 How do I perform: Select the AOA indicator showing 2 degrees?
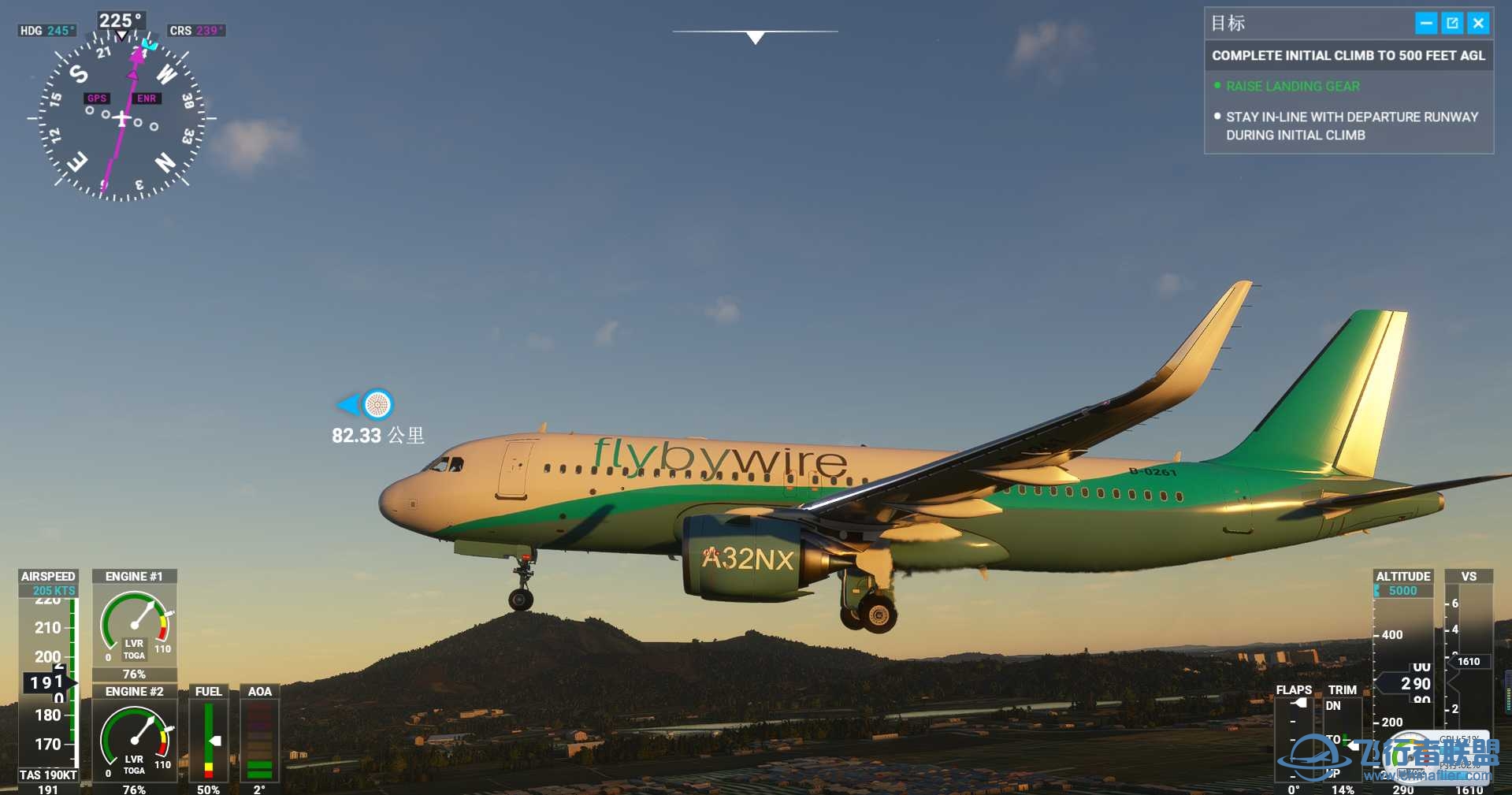coord(259,741)
